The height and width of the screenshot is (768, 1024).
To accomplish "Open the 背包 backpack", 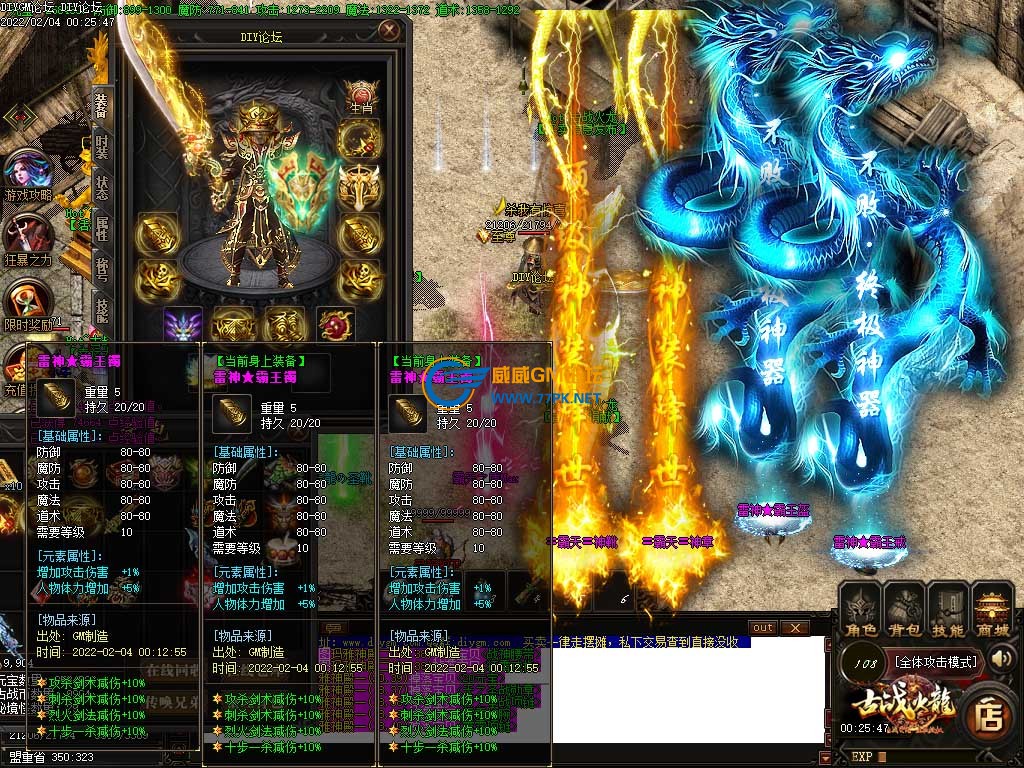I will [x=903, y=608].
